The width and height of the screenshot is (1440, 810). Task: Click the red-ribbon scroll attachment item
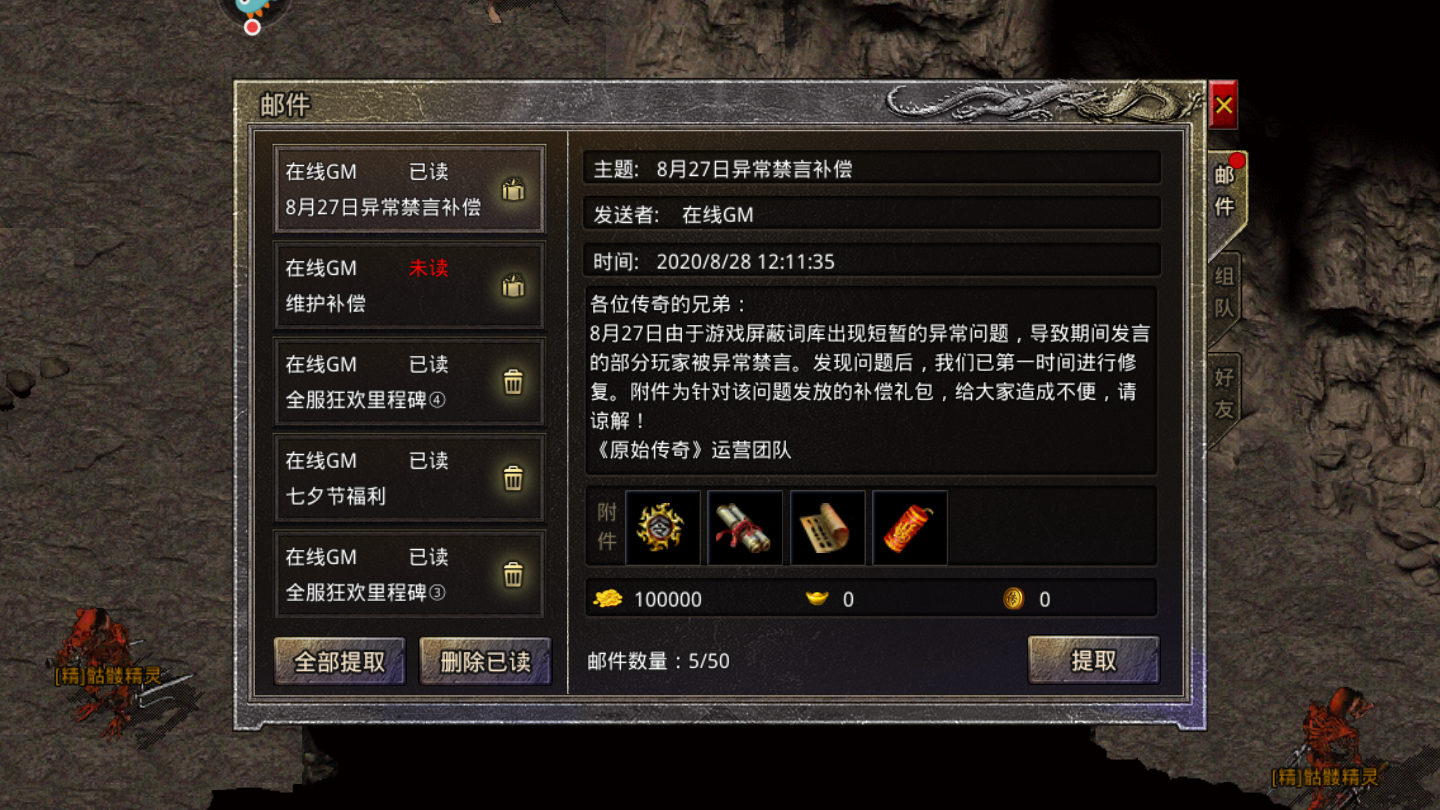tap(744, 527)
